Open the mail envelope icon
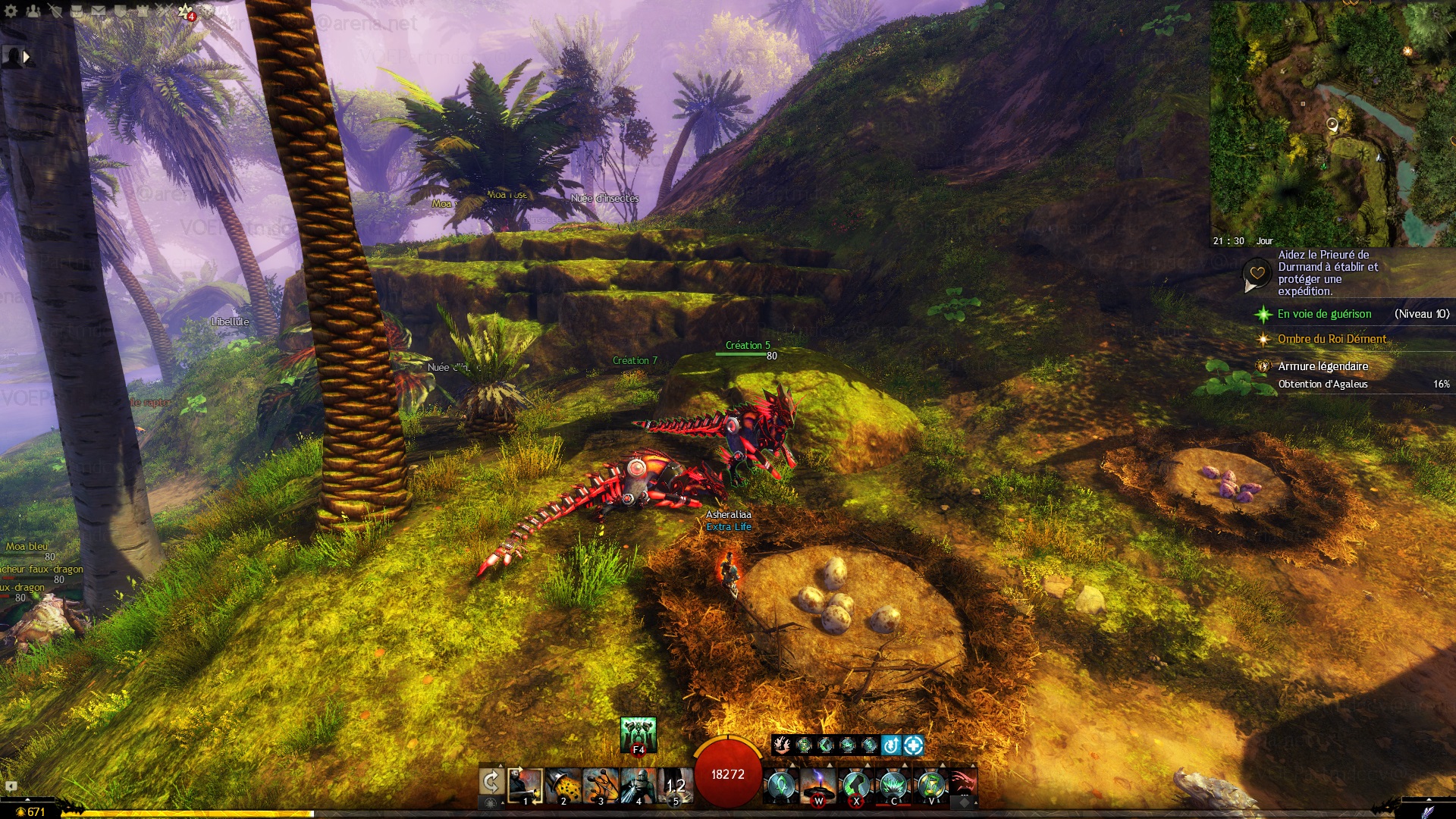This screenshot has height=819, width=1456. (x=99, y=11)
